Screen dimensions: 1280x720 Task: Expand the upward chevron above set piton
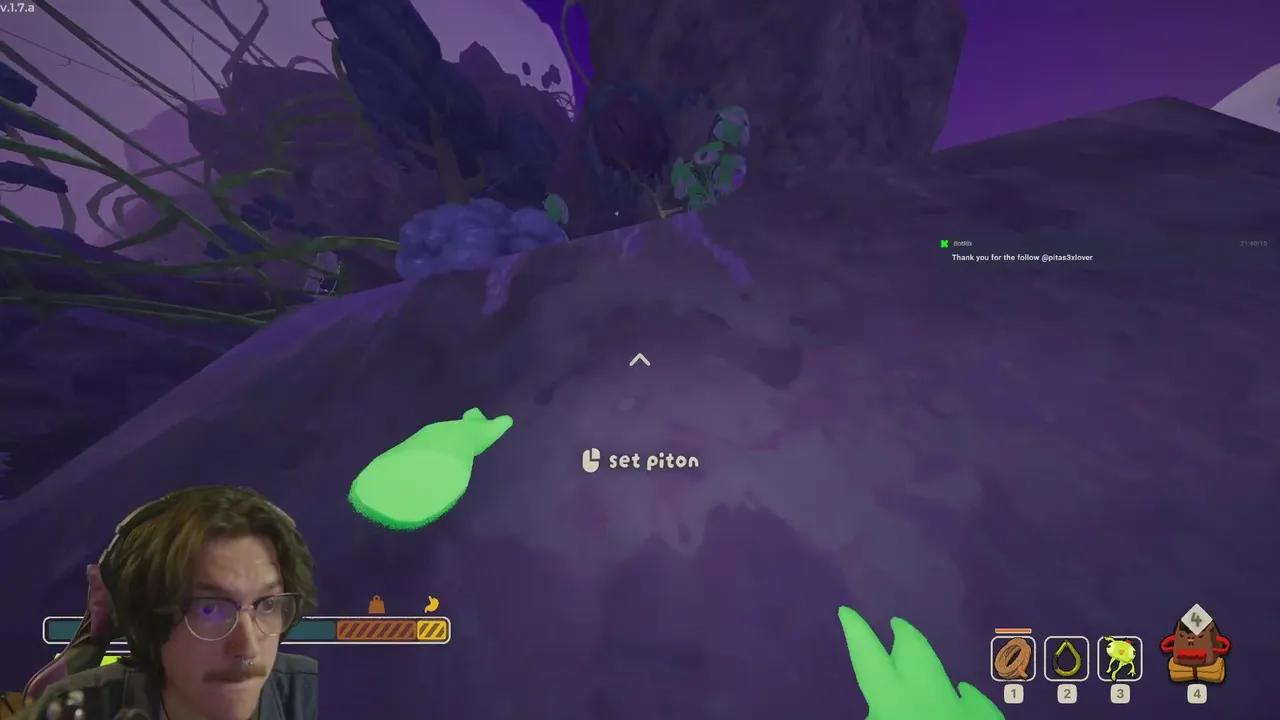[x=639, y=360]
